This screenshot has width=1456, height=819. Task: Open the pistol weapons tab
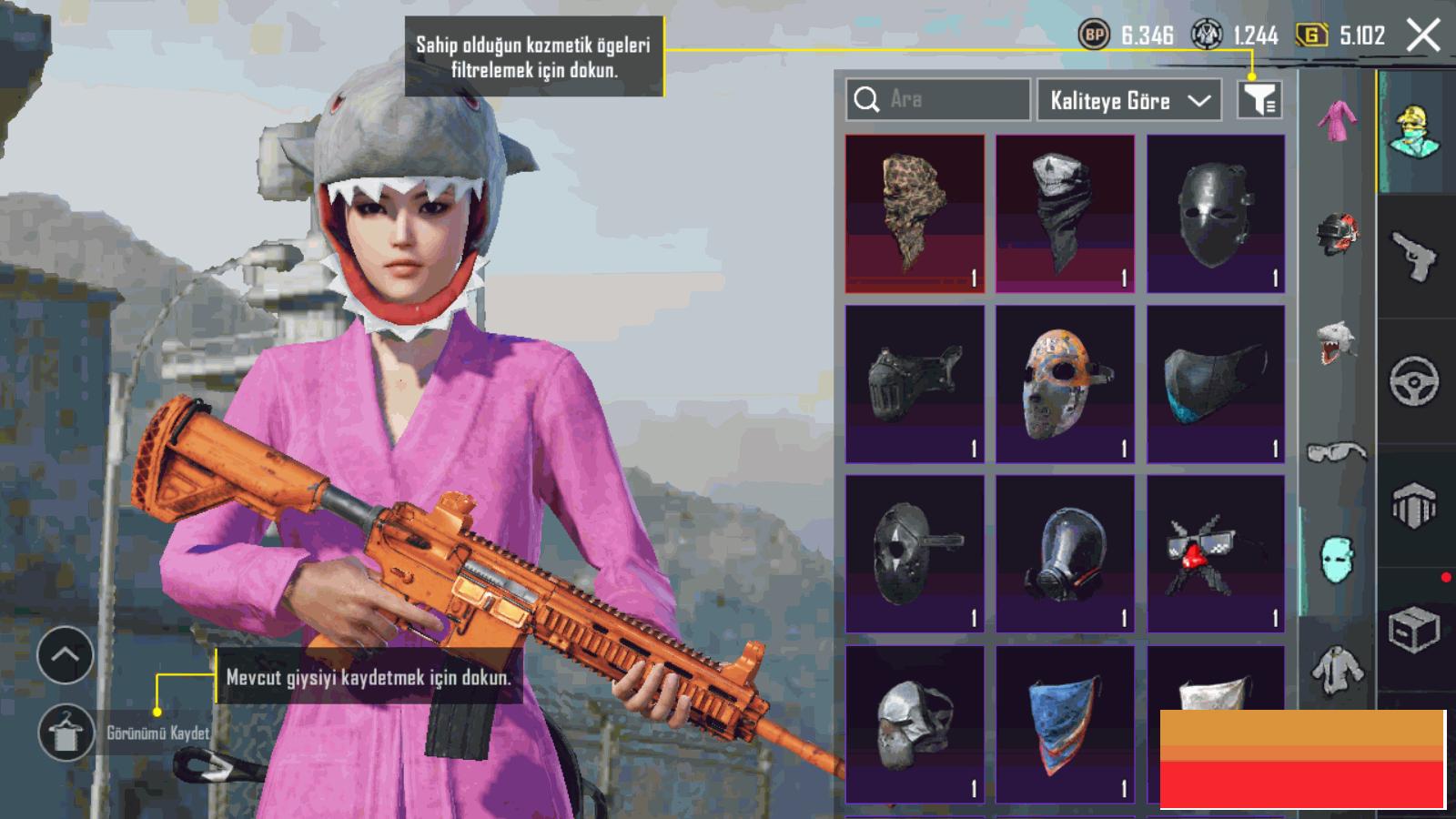click(x=1414, y=257)
